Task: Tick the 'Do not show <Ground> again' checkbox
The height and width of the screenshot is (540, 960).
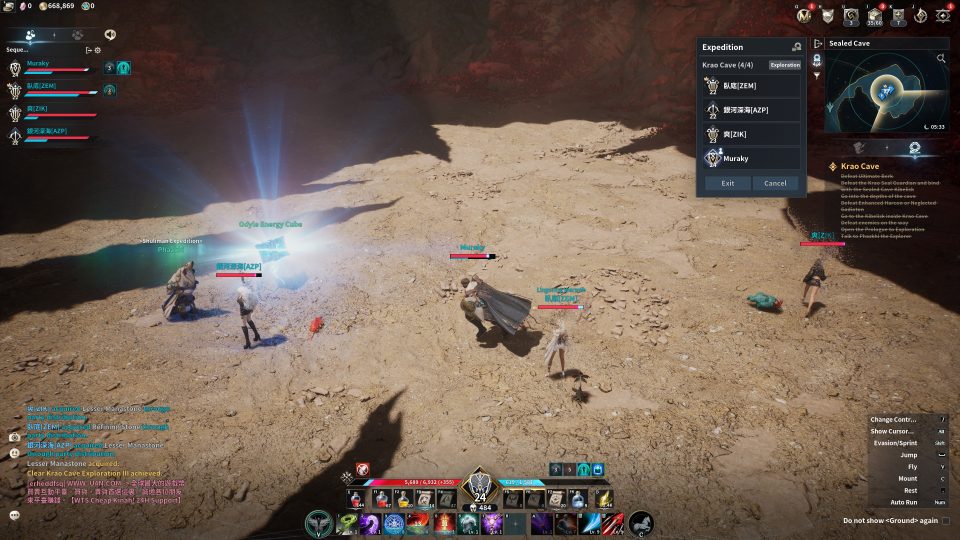Action: [946, 521]
